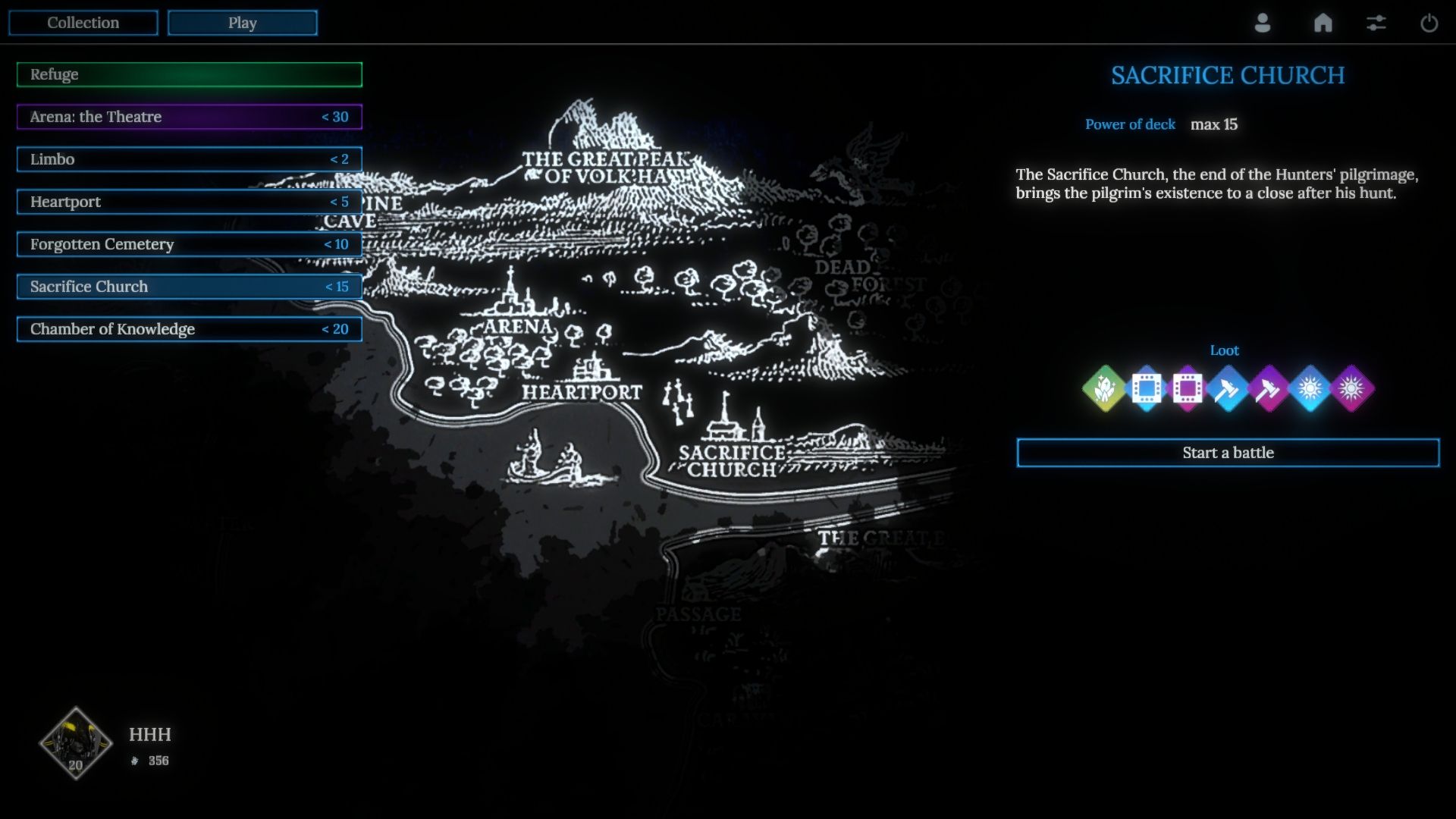This screenshot has width=1456, height=819.
Task: Choose Arena: the Theatre from the list
Action: [x=190, y=117]
